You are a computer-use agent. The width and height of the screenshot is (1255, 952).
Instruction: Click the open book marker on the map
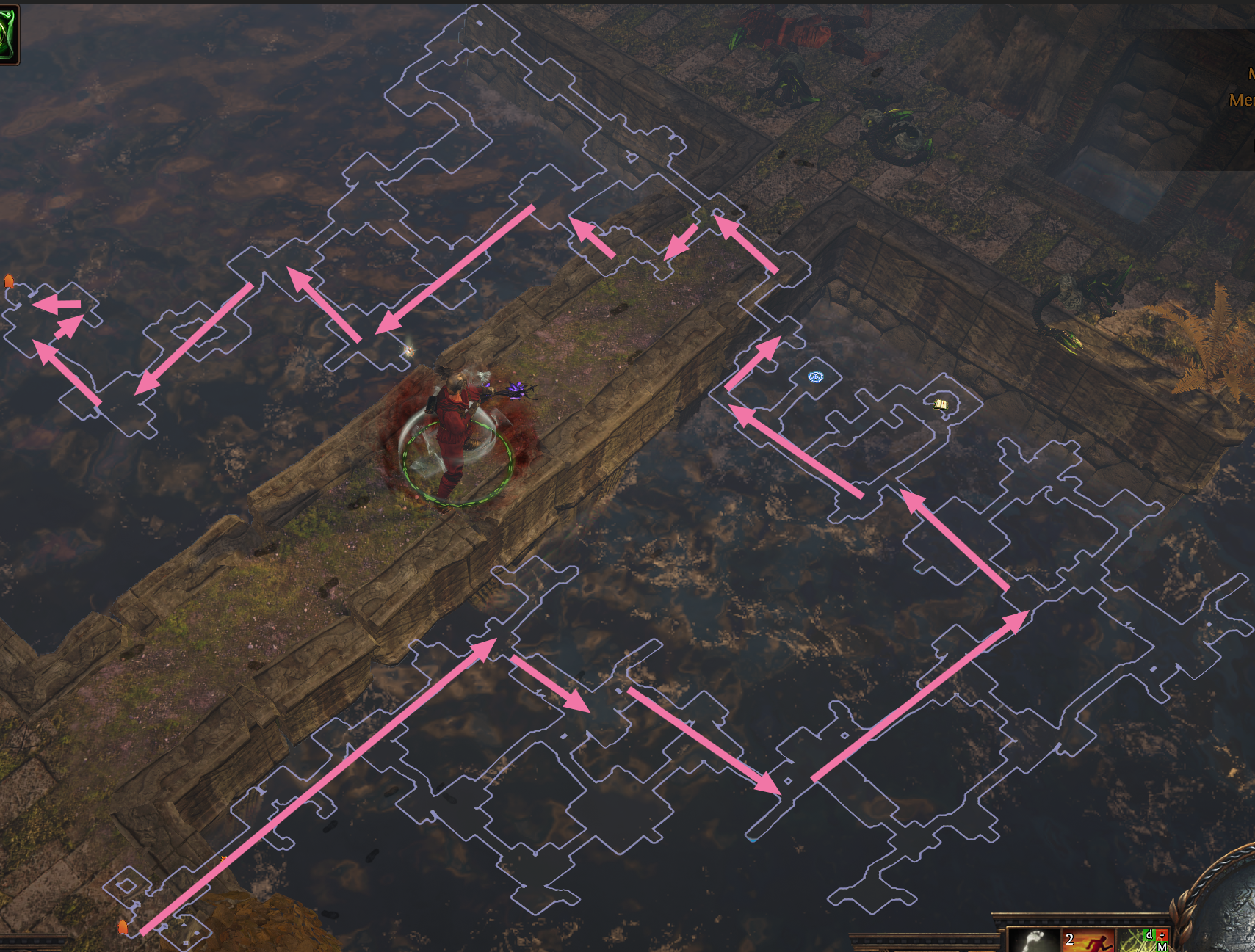pos(941,404)
